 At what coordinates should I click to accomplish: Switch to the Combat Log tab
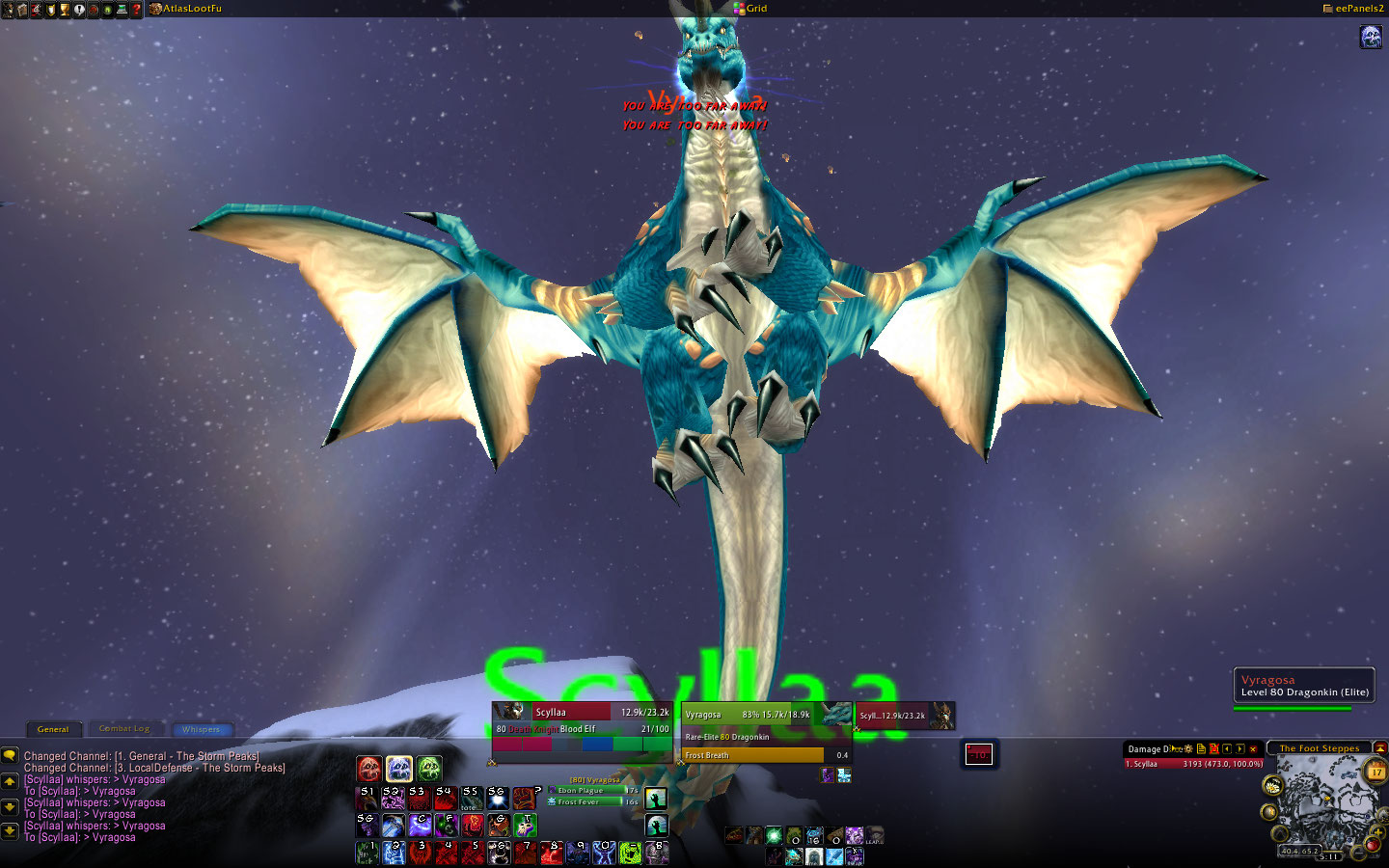pos(124,729)
